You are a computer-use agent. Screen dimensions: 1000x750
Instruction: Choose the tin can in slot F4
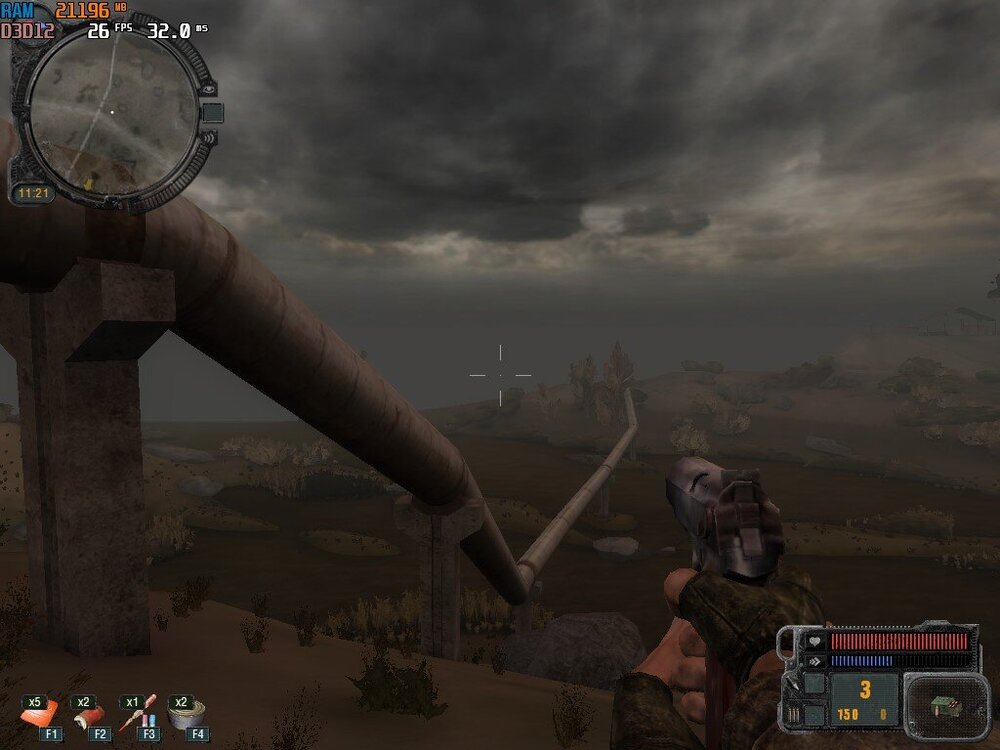coord(185,715)
